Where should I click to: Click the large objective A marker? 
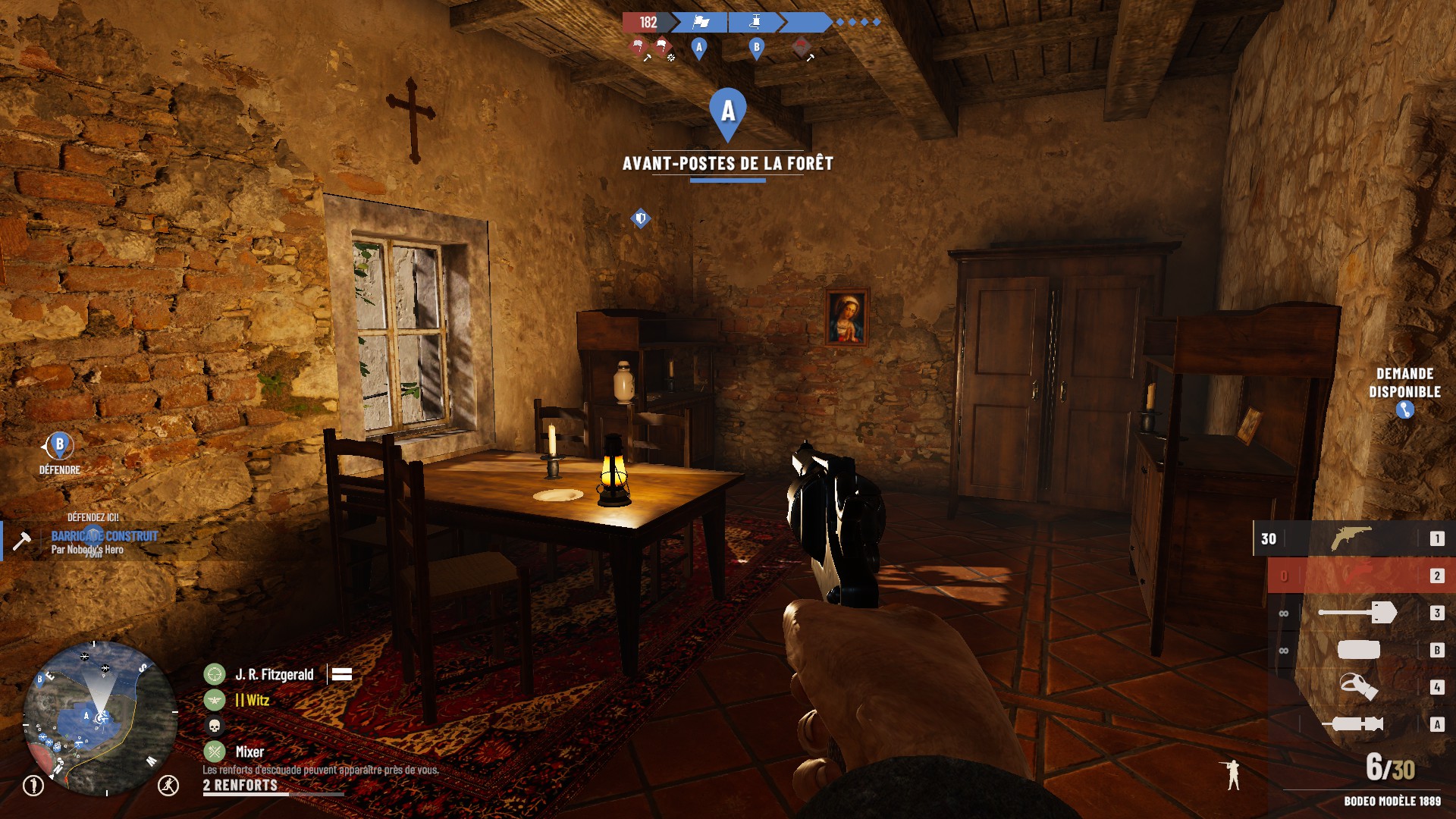pyautogui.click(x=728, y=114)
